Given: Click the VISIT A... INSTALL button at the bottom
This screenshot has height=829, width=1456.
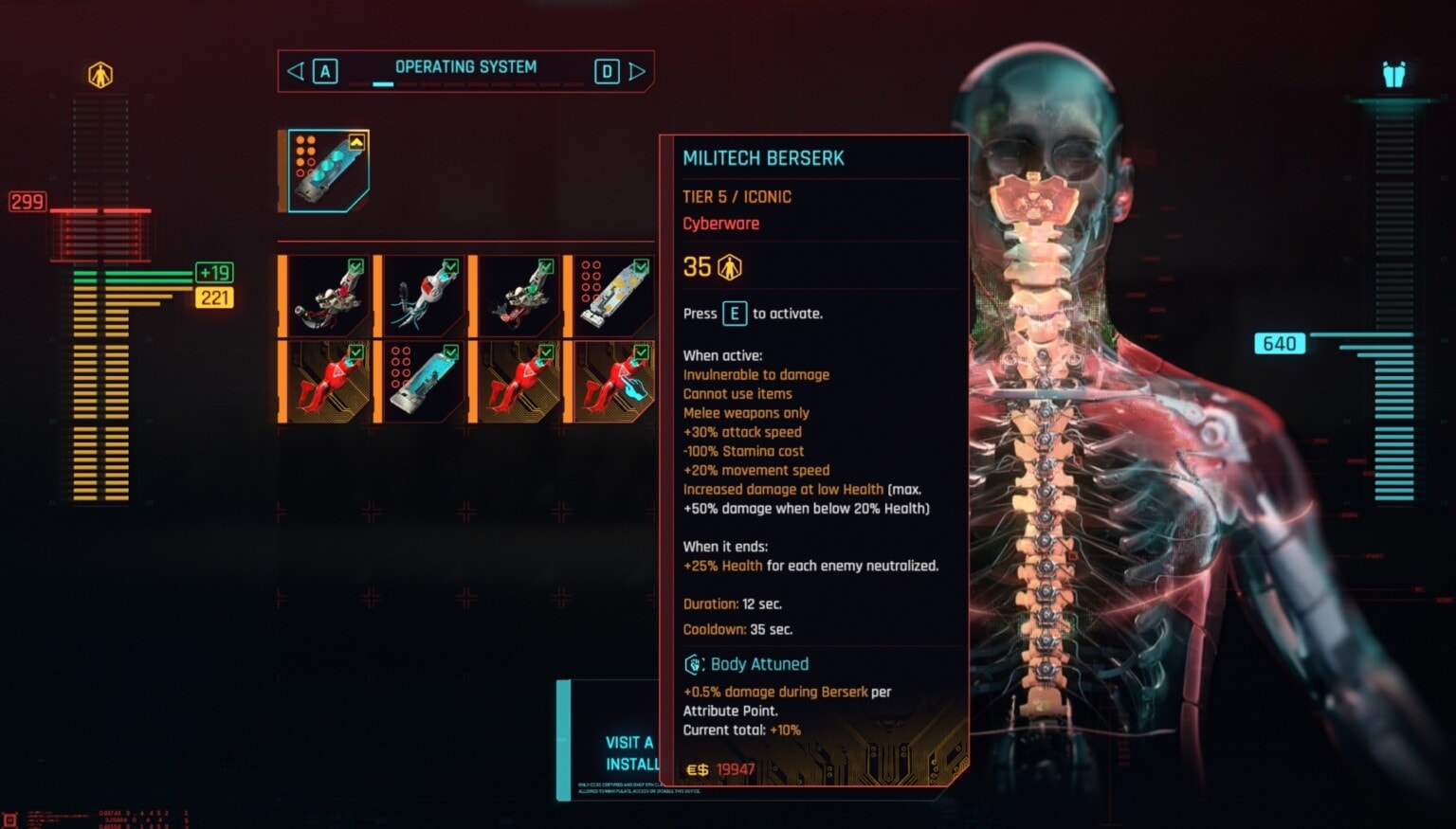Looking at the screenshot, I should [x=628, y=749].
